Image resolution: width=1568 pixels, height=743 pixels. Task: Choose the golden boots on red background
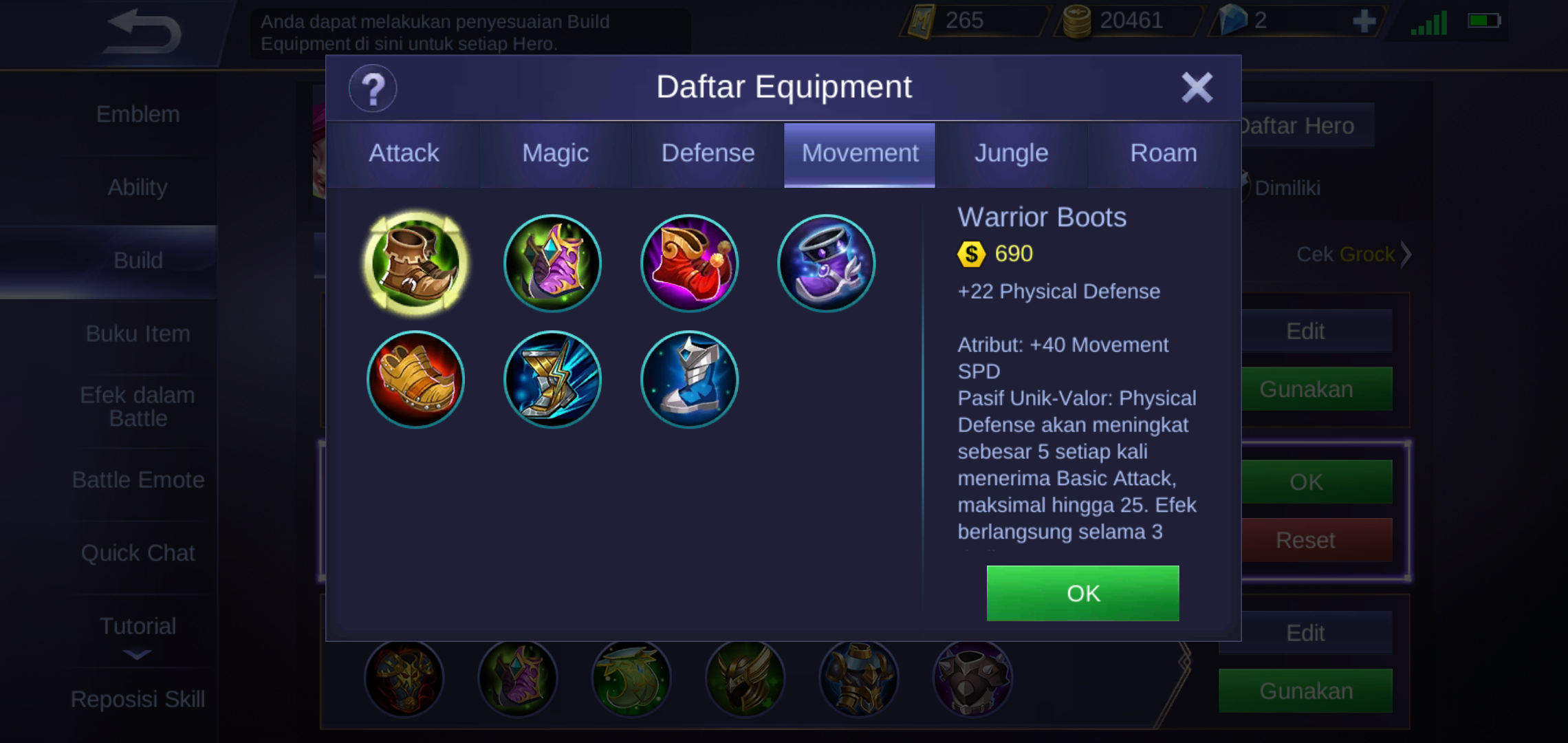tap(415, 380)
